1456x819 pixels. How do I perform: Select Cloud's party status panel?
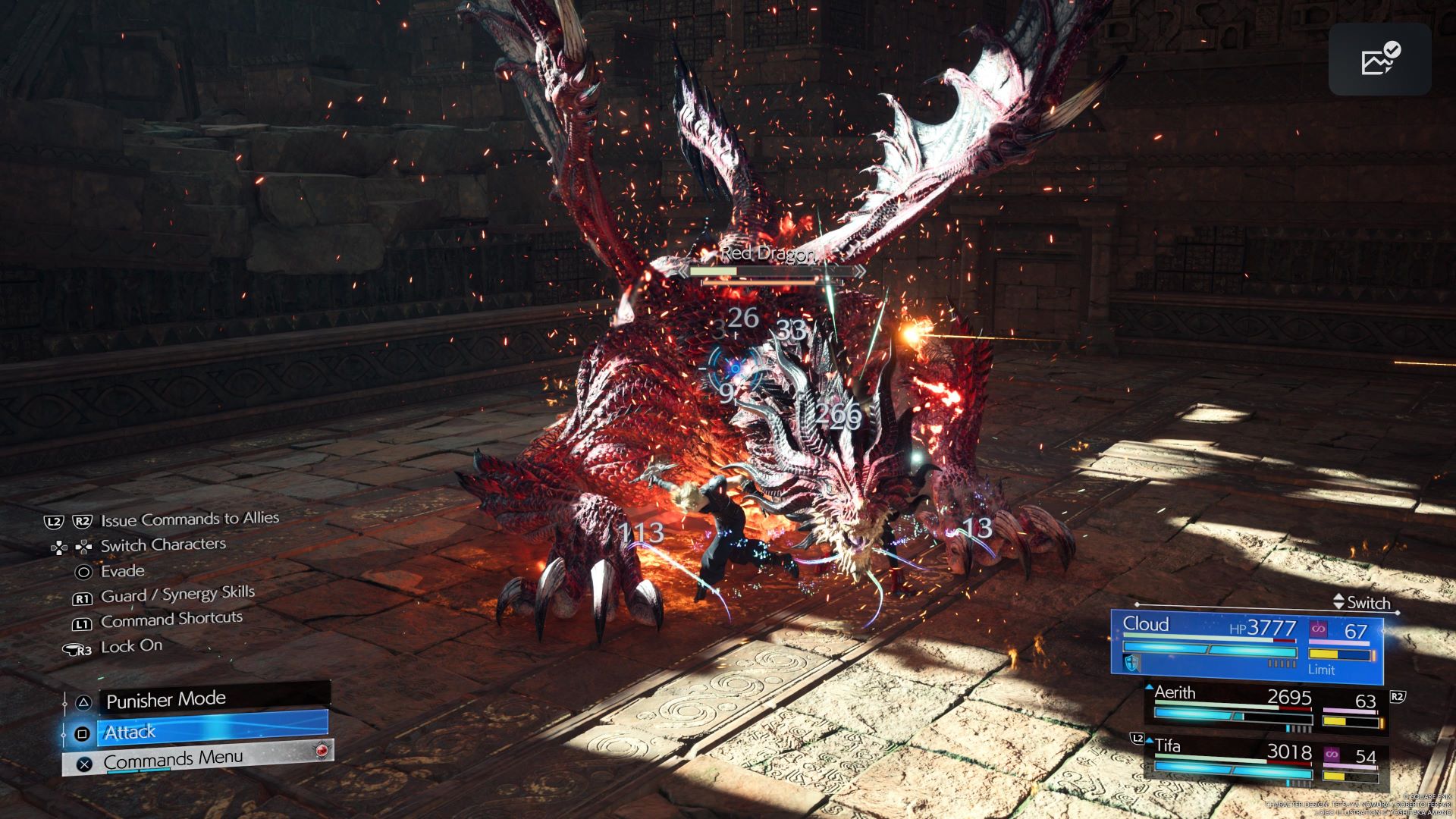[x=1247, y=645]
